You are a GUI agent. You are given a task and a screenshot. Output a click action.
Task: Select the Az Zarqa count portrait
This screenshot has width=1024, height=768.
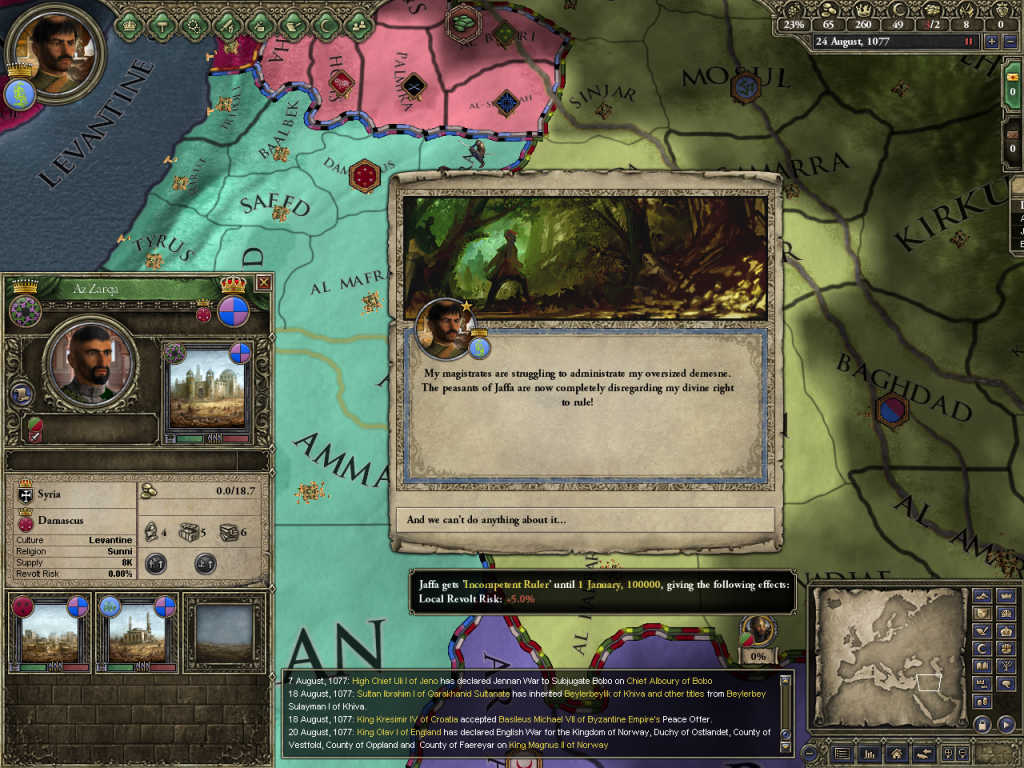tap(90, 363)
